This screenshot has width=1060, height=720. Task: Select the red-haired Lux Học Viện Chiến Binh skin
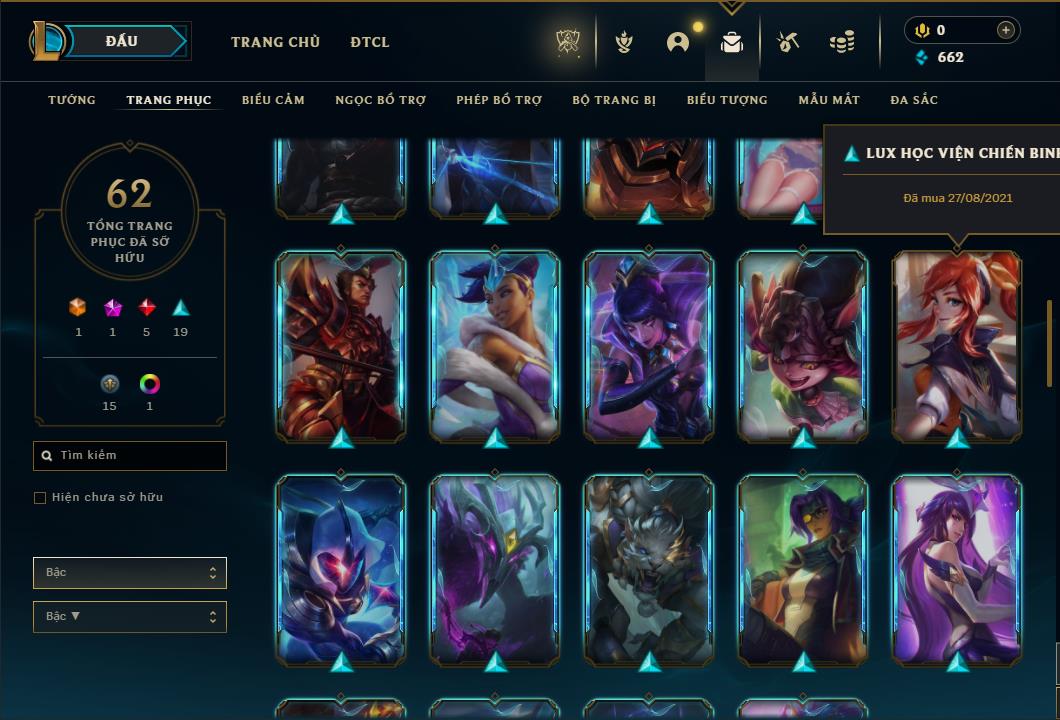(957, 345)
